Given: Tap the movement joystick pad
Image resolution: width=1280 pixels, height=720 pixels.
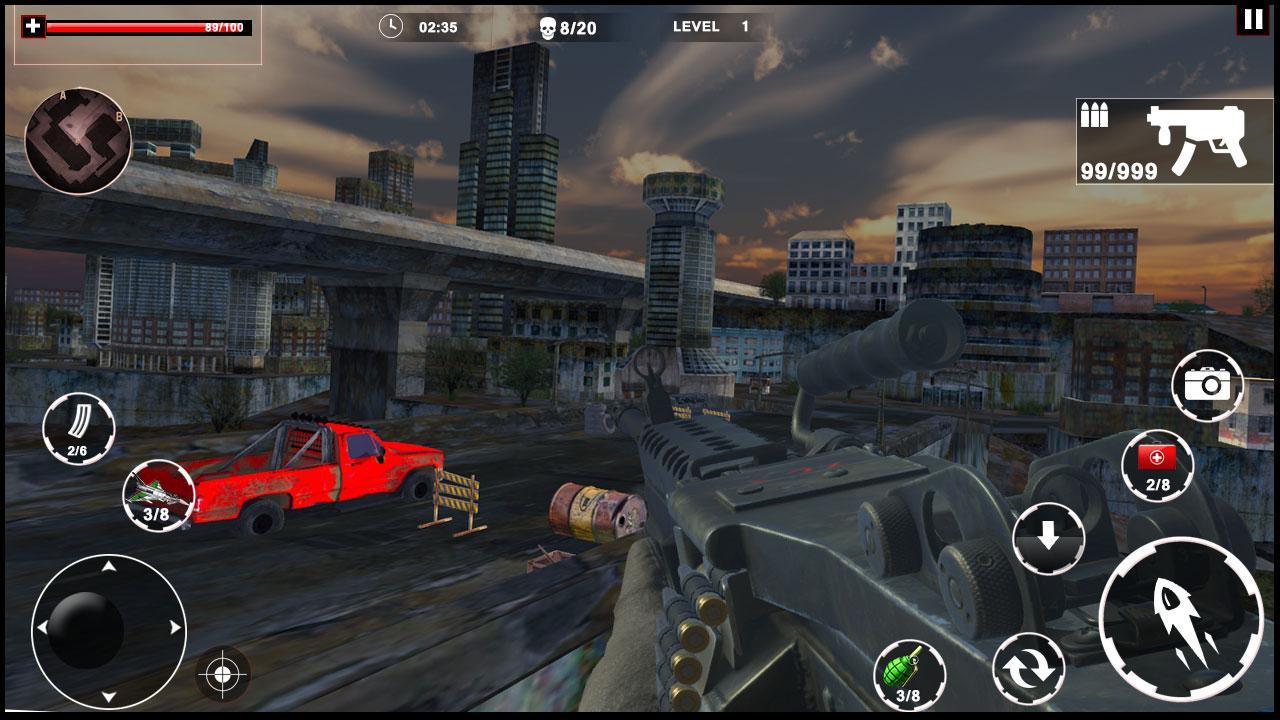Looking at the screenshot, I should pos(108,630).
